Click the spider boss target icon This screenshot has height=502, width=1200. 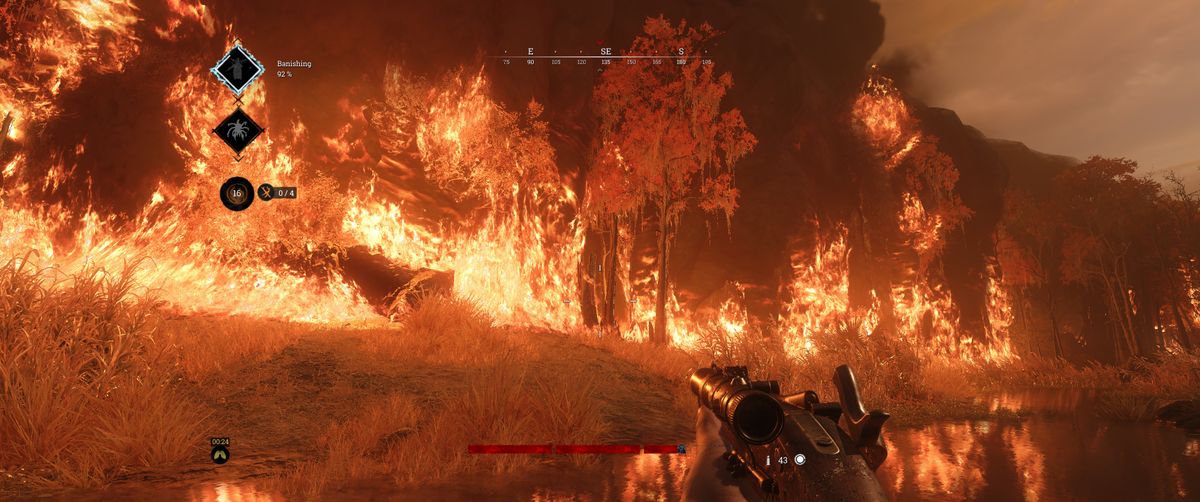coord(238,130)
